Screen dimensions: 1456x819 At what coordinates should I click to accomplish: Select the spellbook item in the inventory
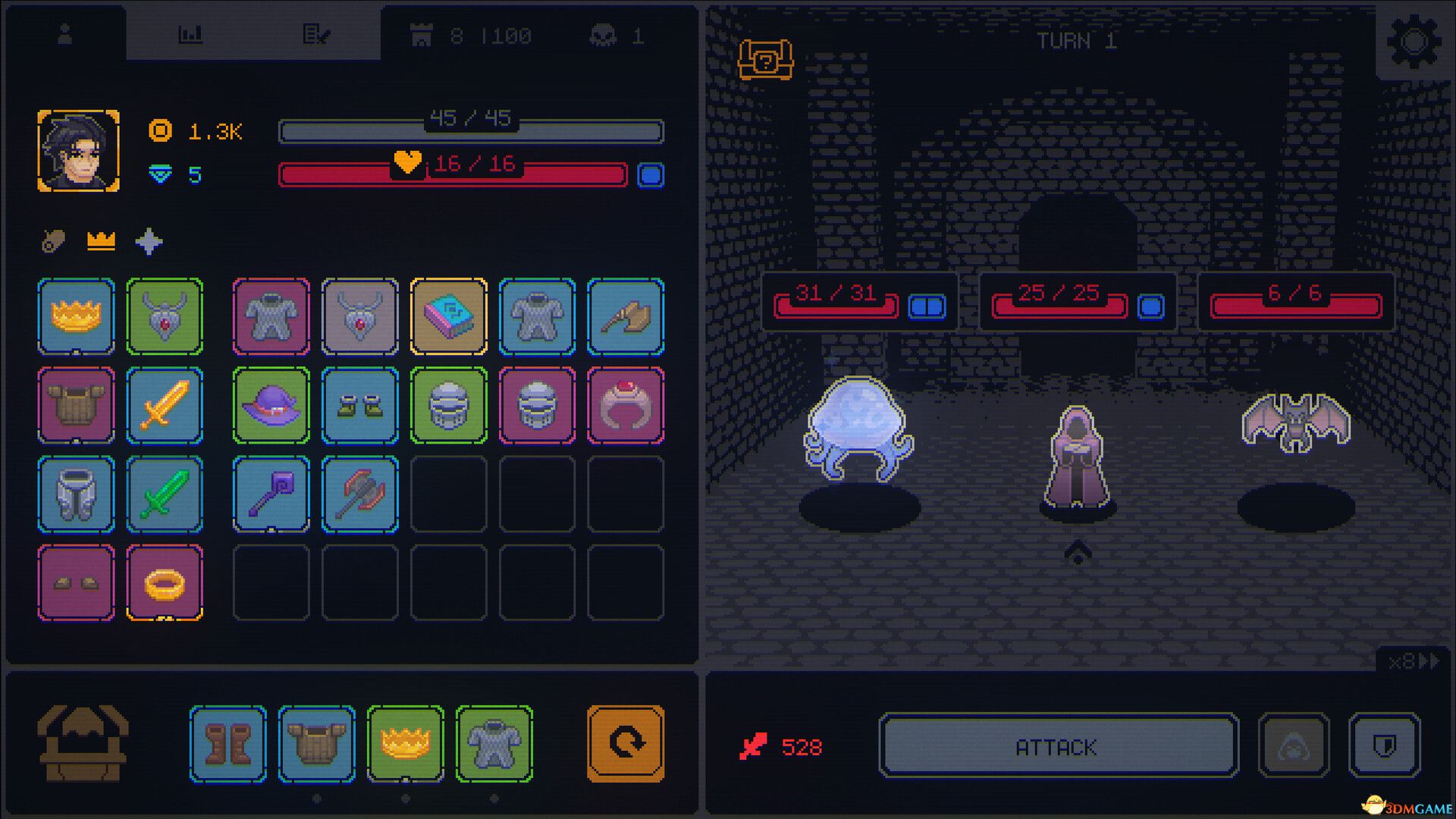point(449,318)
